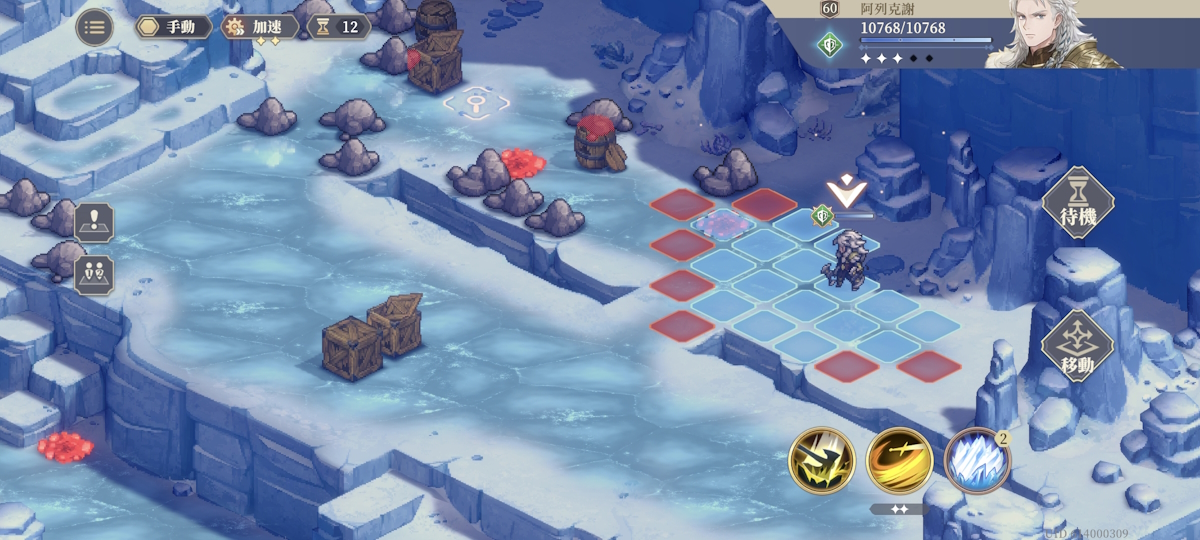Screen dimensions: 1200x540
Task: Select the highlighted movement tile with purple glow
Action: pos(722,224)
